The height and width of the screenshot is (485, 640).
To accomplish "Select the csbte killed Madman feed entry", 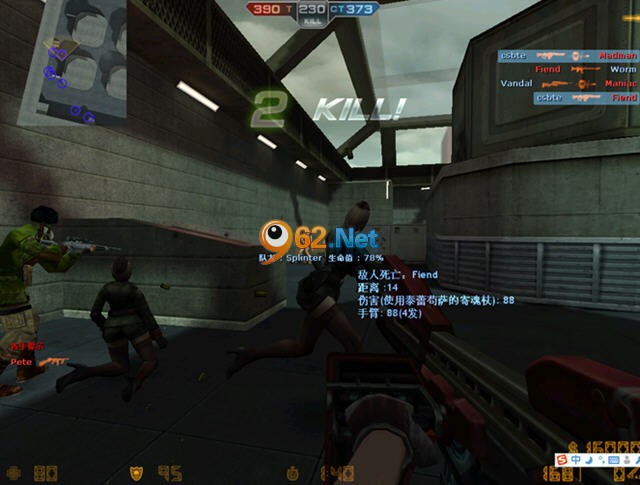I will pos(569,57).
